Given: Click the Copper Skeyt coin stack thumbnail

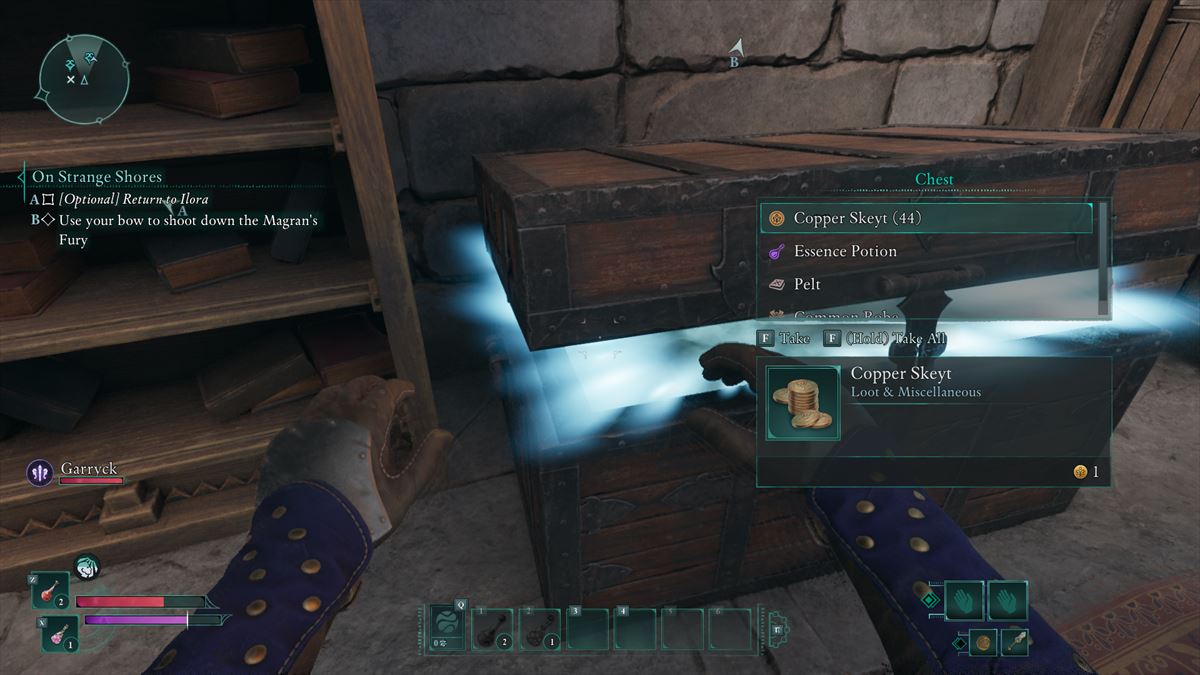Looking at the screenshot, I should coord(802,403).
